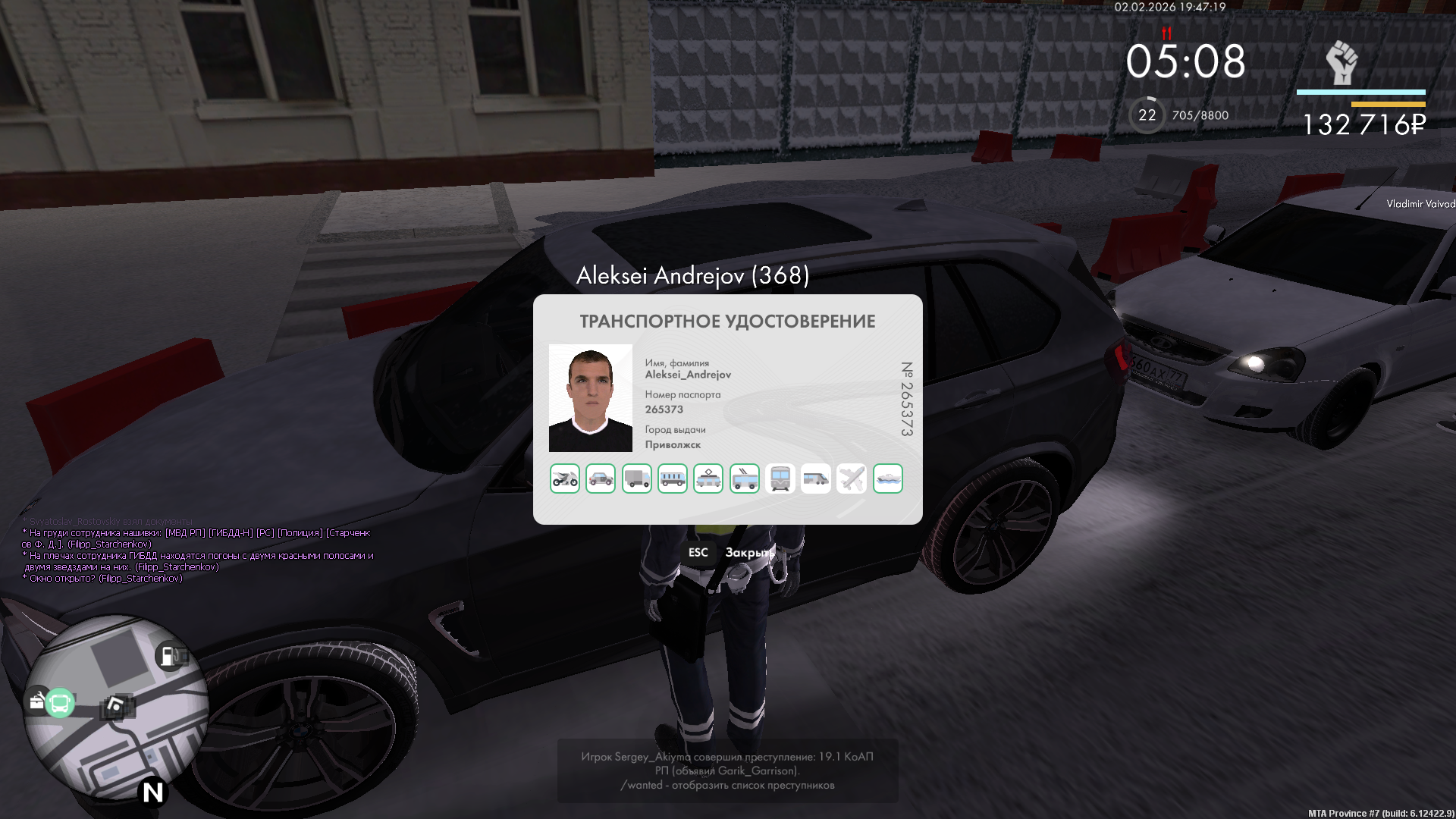Click the player arrow on the minimap
The image size is (1456, 819).
pos(115,706)
